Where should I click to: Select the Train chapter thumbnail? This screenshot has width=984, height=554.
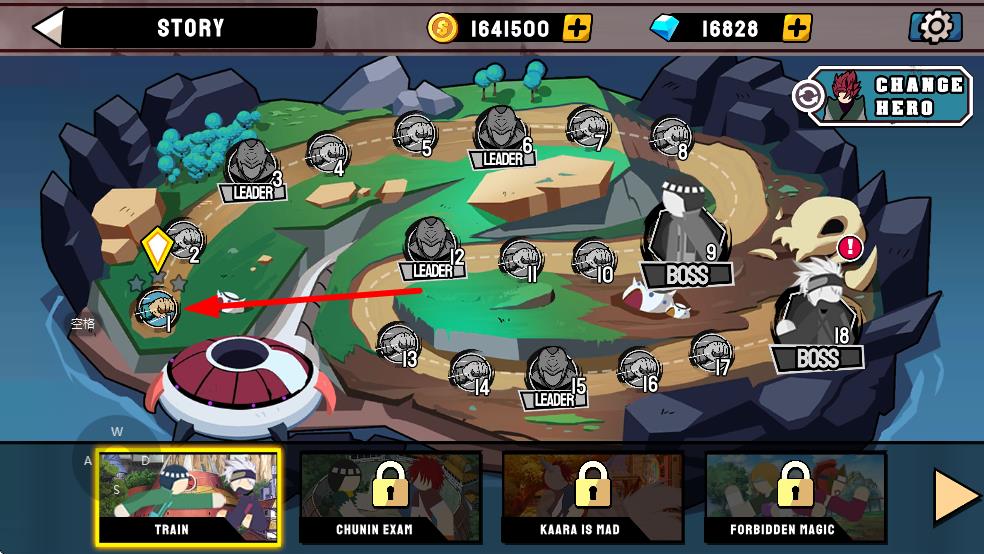coord(187,495)
